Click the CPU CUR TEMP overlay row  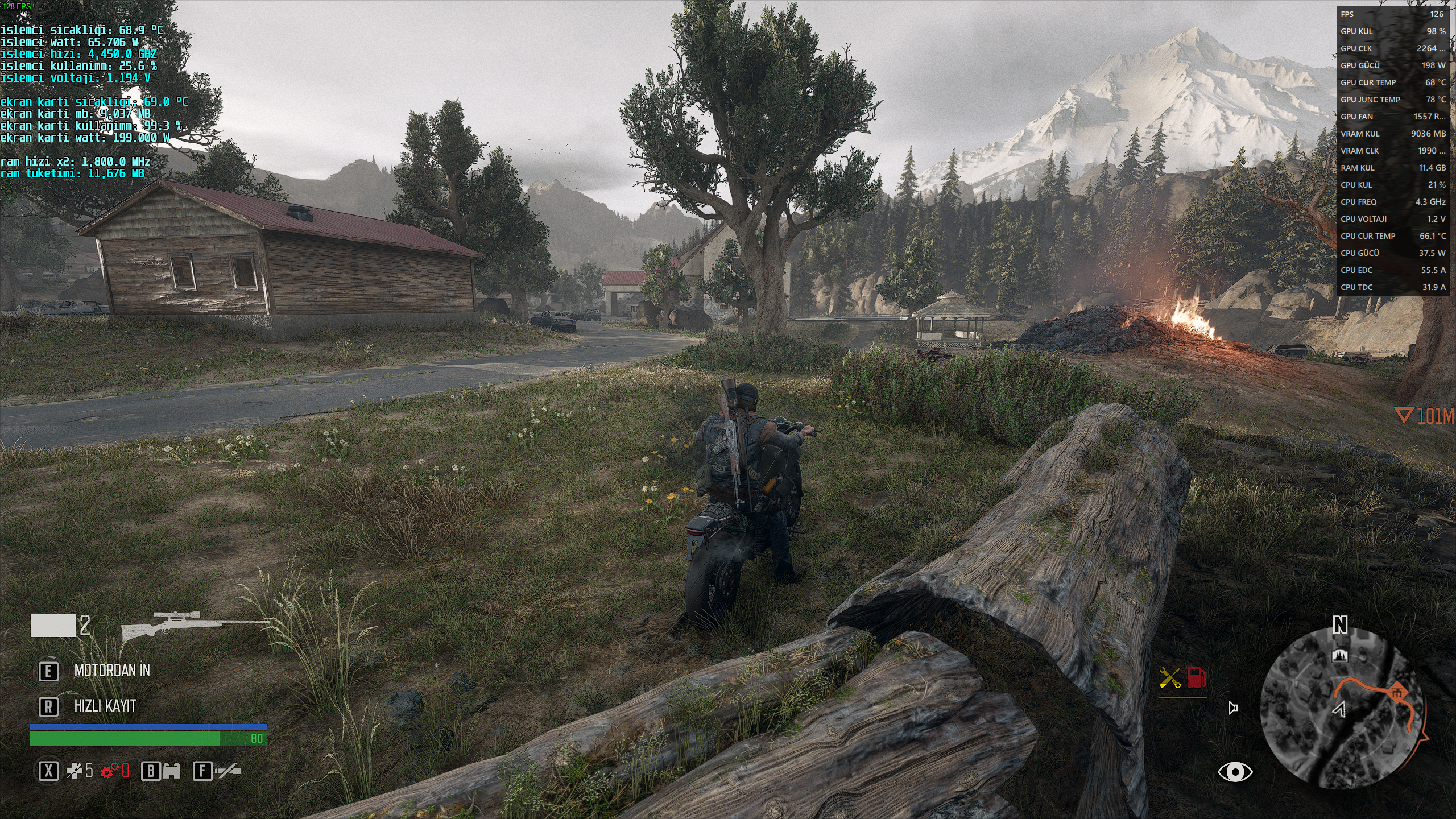pos(1392,236)
